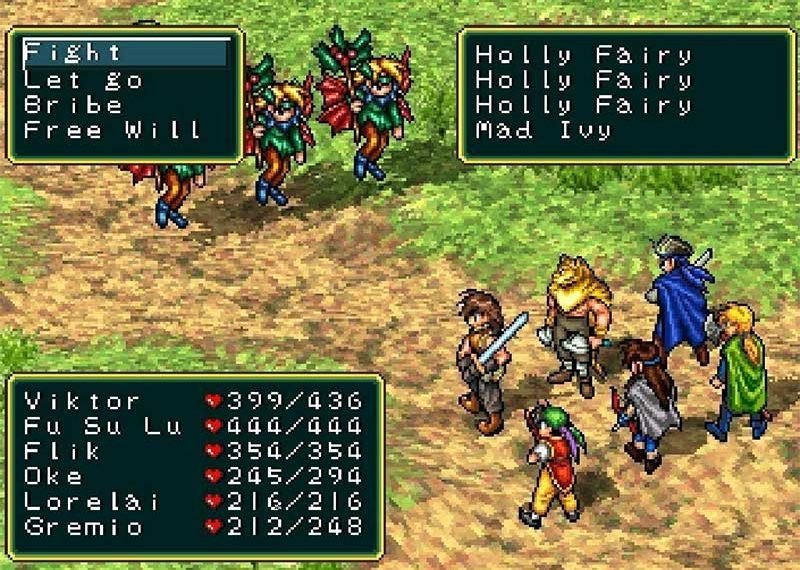Select the Fight command
The height and width of the screenshot is (570, 800).
(73, 52)
